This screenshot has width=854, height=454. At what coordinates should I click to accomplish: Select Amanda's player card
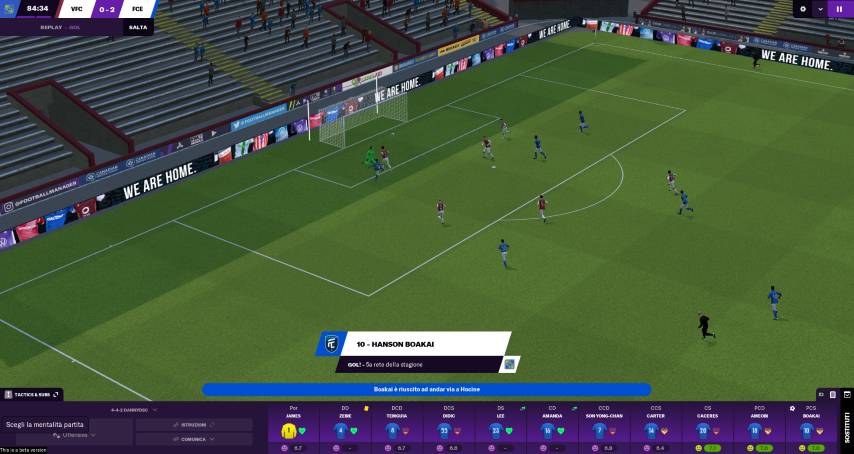click(552, 430)
